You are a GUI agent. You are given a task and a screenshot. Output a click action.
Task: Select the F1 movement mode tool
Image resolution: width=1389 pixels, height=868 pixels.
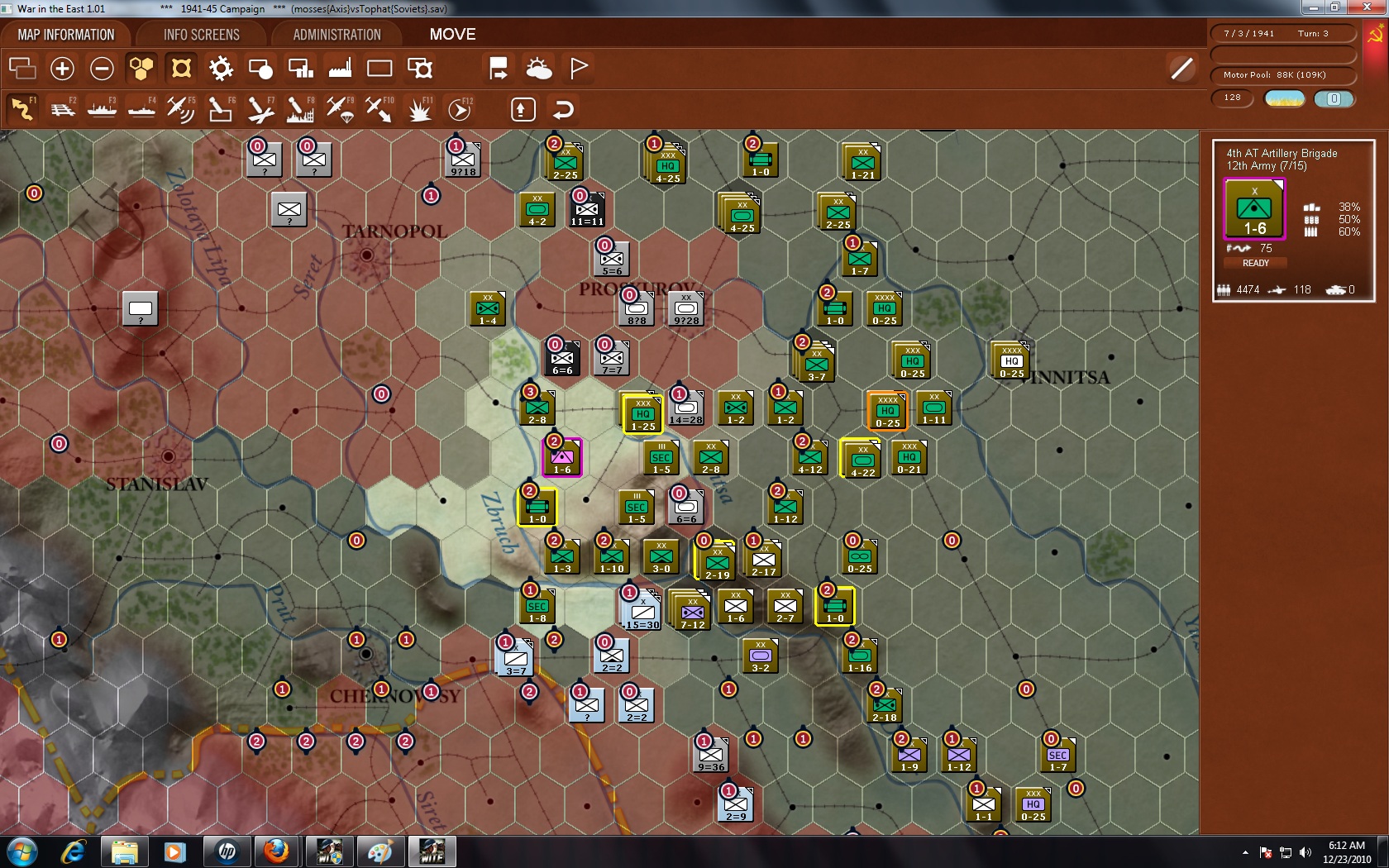22,108
